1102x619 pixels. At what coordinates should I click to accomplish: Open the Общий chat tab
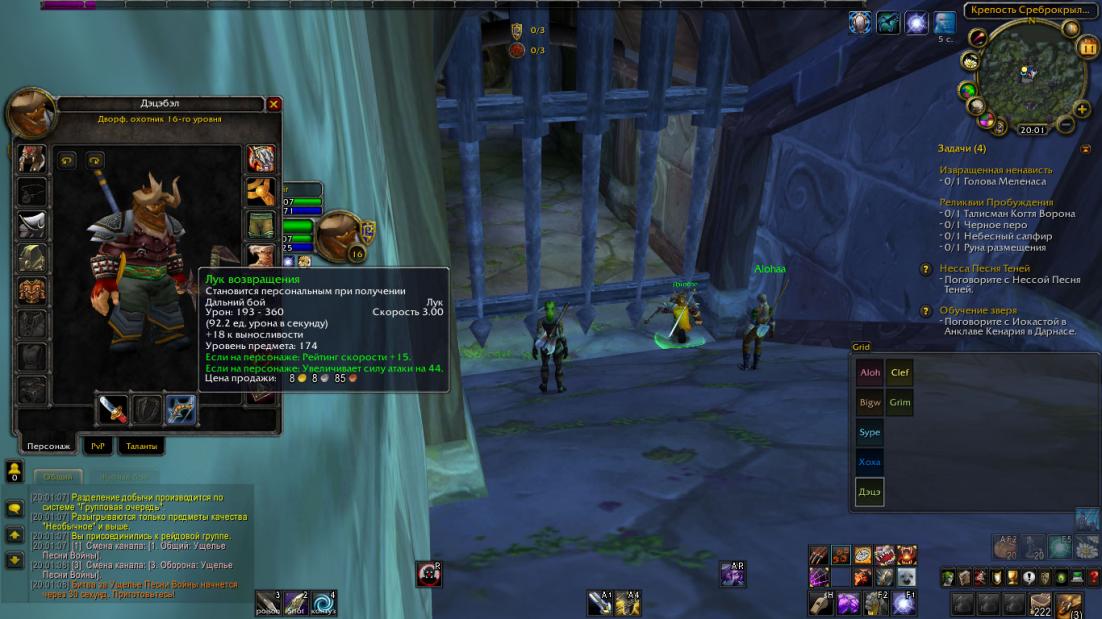pos(58,477)
